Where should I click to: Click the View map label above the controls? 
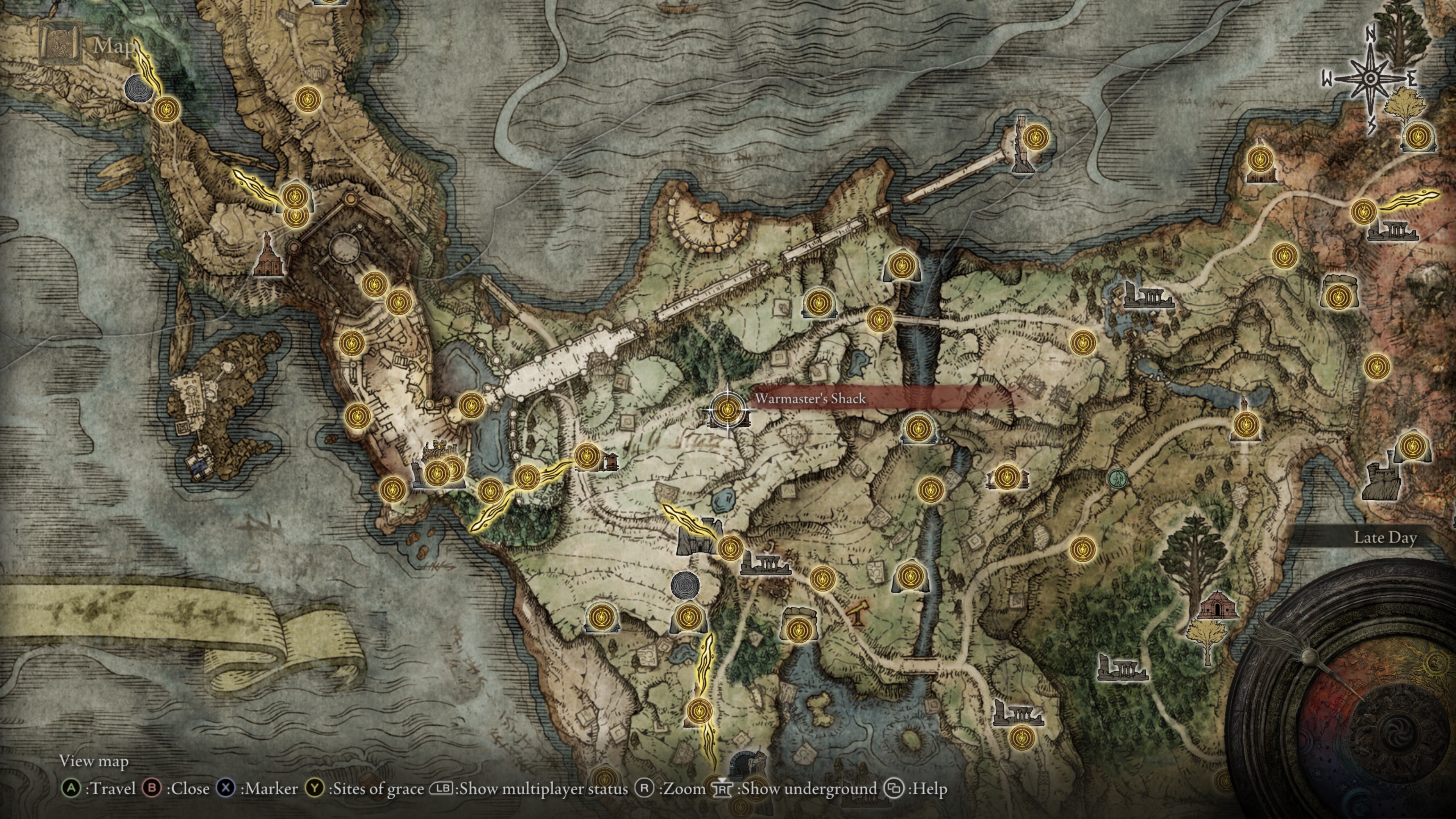pyautogui.click(x=94, y=761)
